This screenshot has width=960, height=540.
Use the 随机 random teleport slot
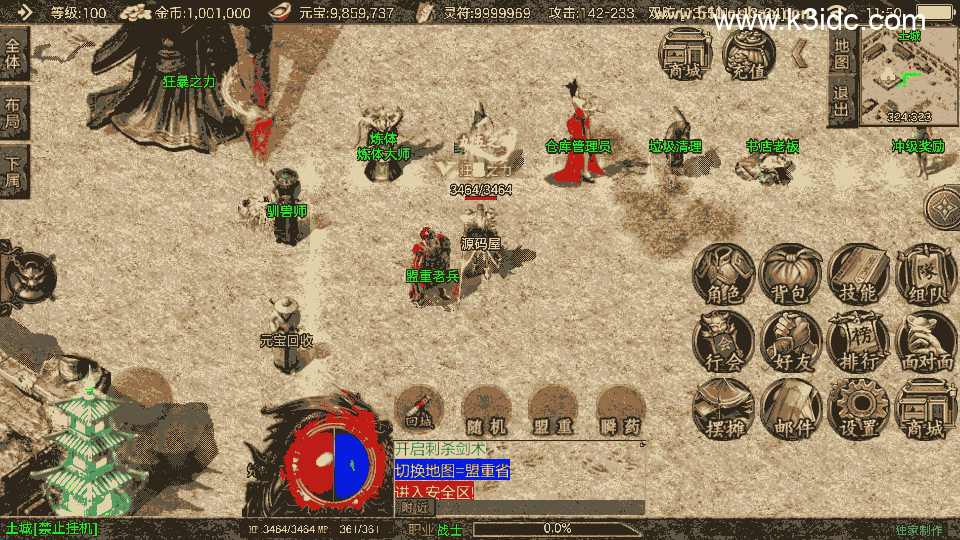tap(487, 409)
